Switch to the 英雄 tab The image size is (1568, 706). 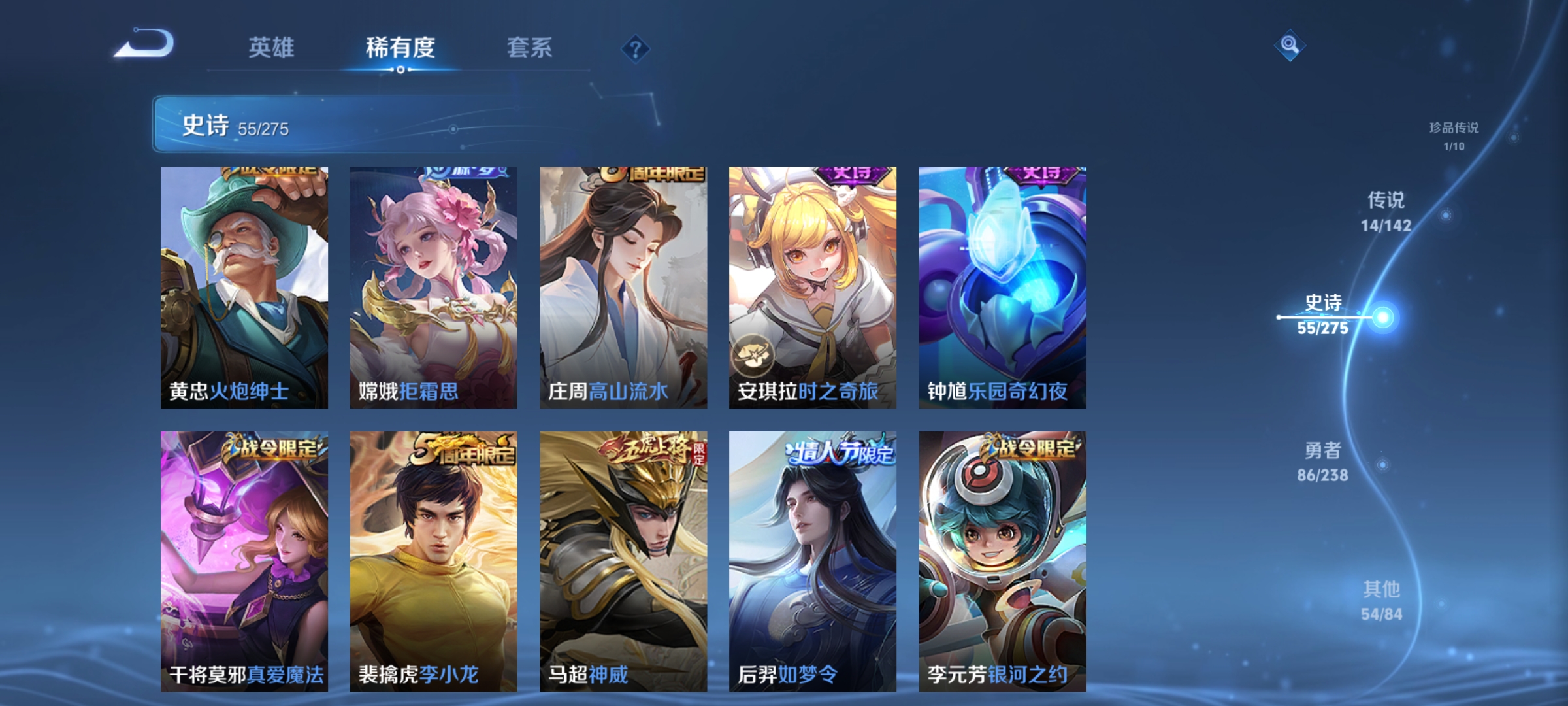click(x=272, y=47)
